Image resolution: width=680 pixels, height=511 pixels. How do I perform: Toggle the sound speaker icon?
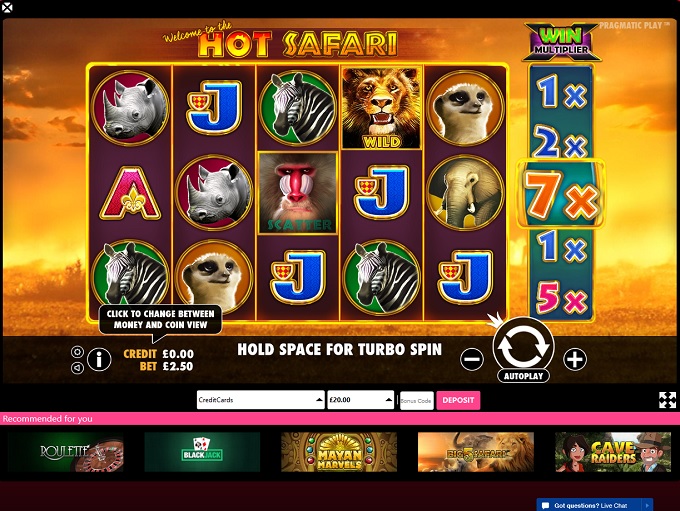tap(77, 367)
